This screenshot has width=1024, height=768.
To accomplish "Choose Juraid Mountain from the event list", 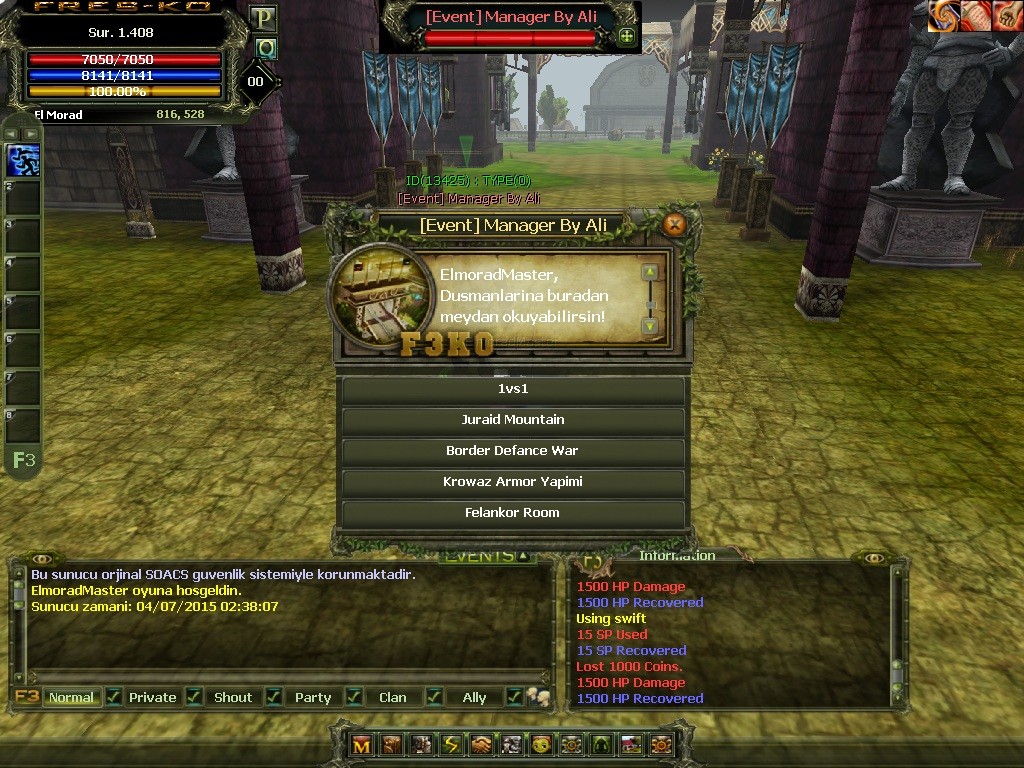I will pyautogui.click(x=513, y=420).
